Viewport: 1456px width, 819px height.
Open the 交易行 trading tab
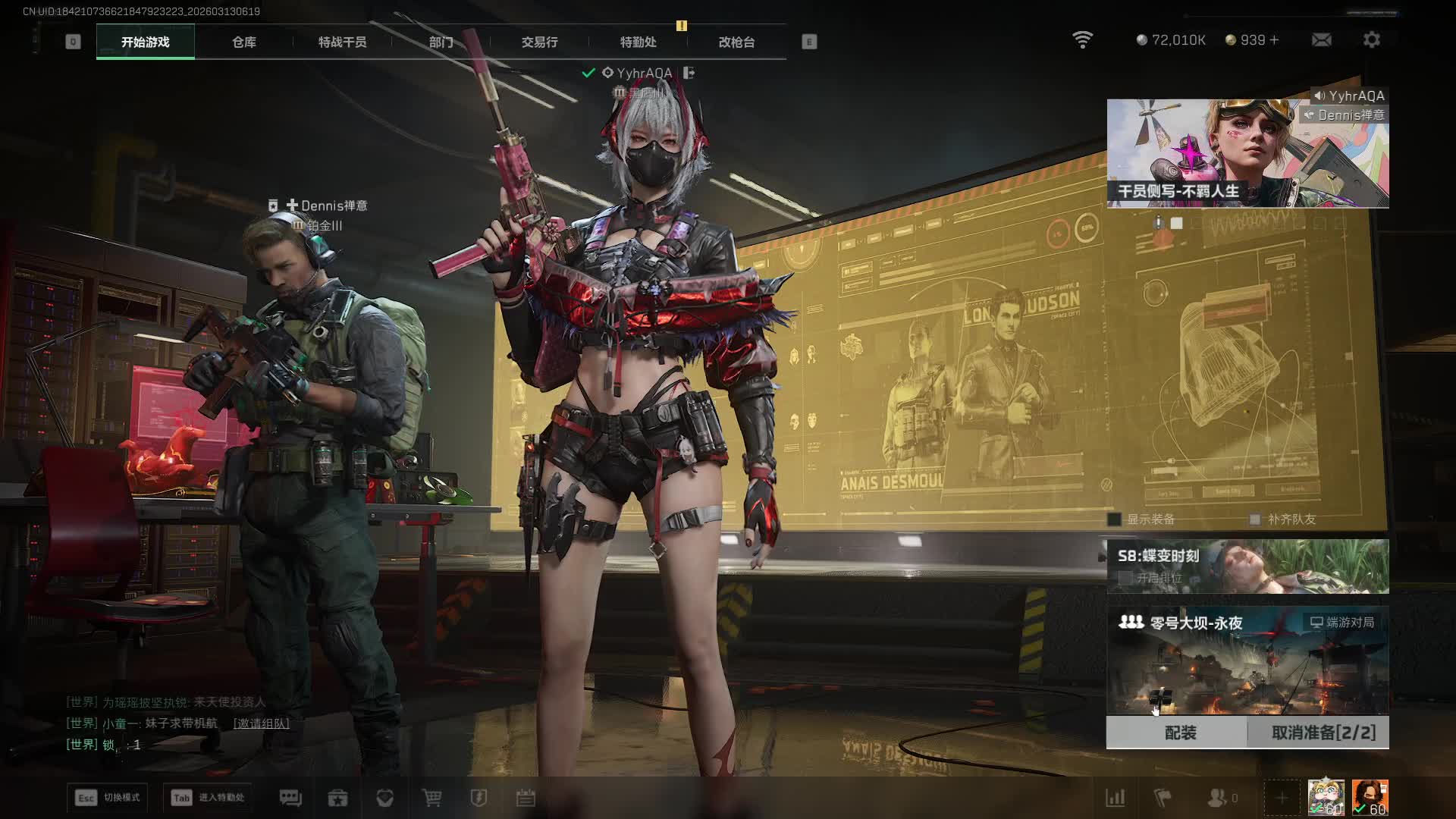click(539, 42)
